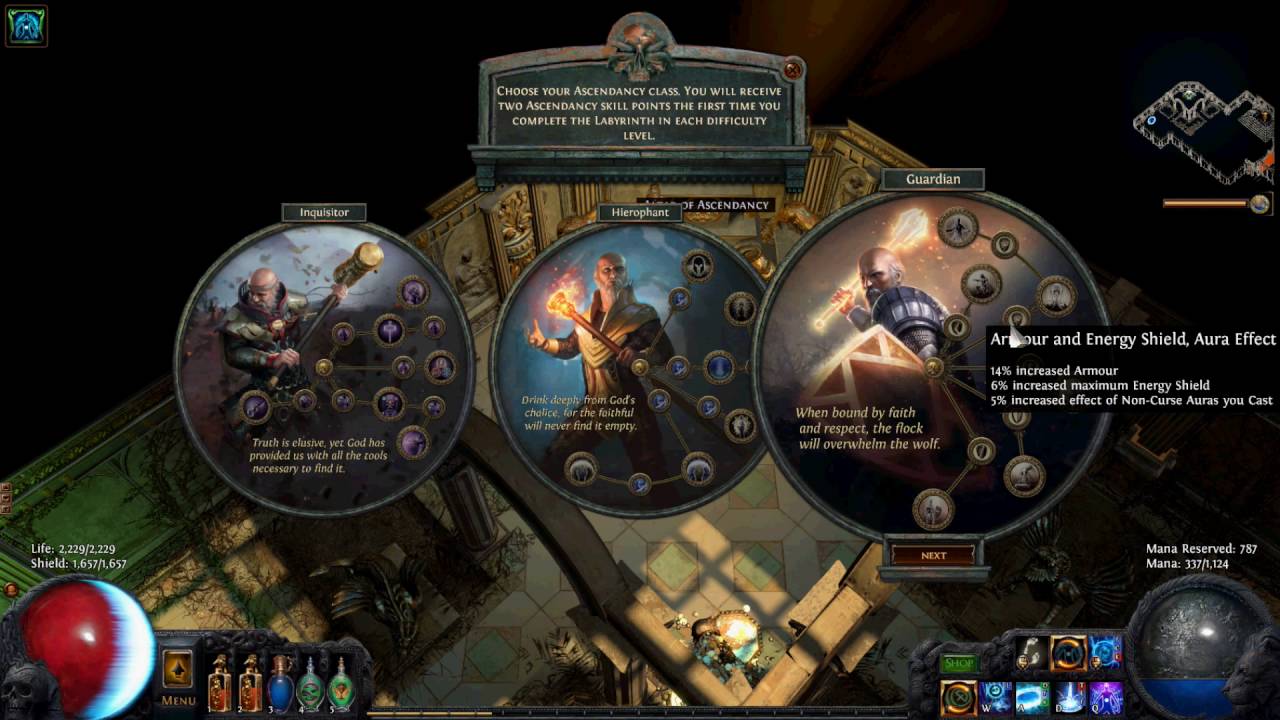The image size is (1280, 720).
Task: Select the Inquisitor ascendancy class
Action: (x=324, y=212)
